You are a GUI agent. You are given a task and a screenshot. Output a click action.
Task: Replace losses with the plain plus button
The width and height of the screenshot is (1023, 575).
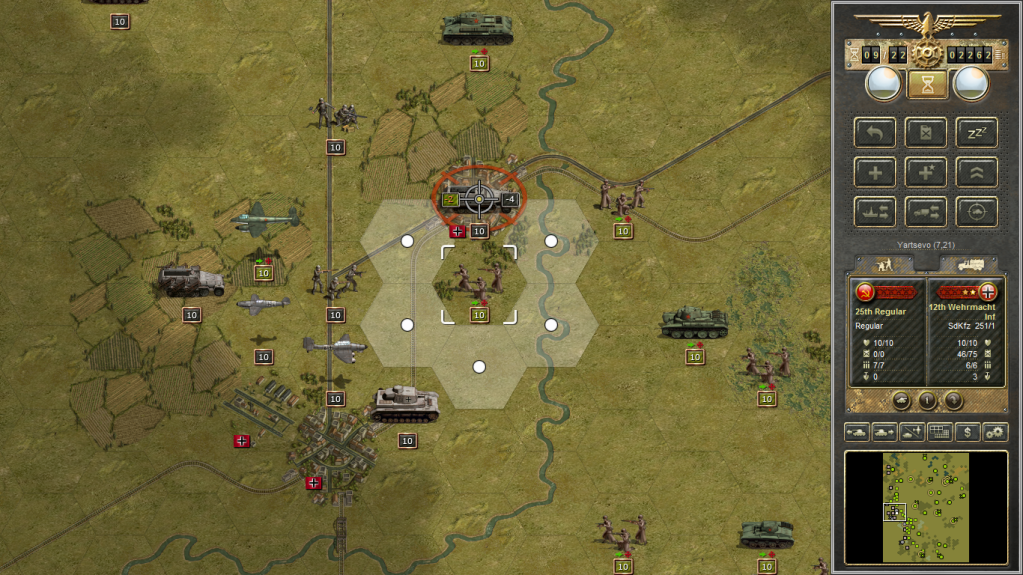tap(875, 172)
